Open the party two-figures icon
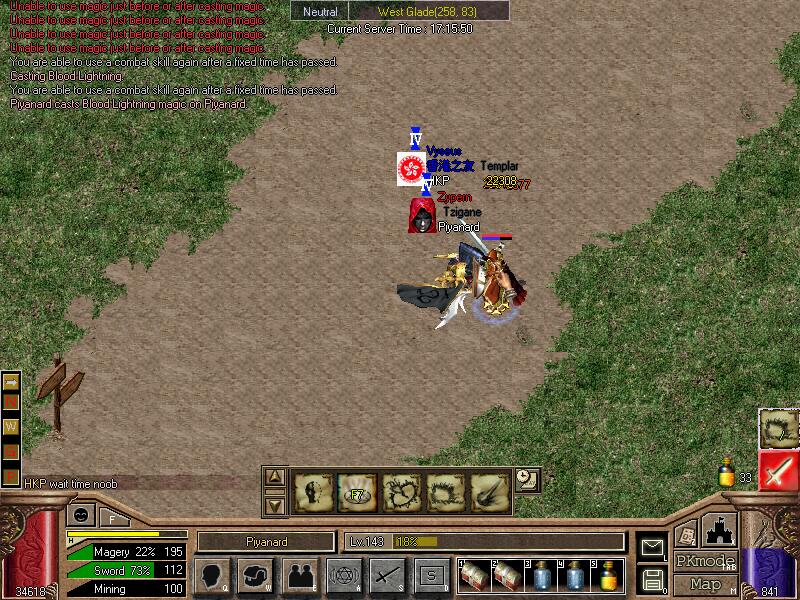This screenshot has width=800, height=600. [x=299, y=575]
